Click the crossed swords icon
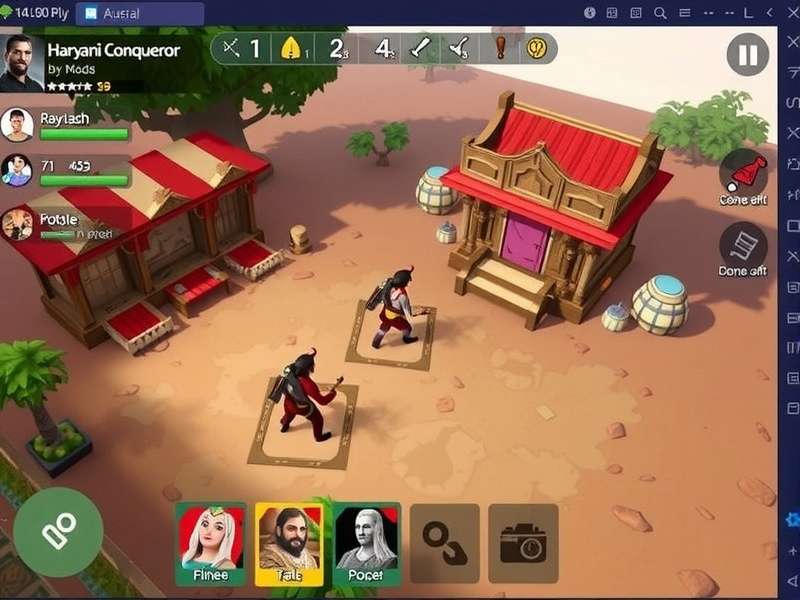 click(x=232, y=48)
